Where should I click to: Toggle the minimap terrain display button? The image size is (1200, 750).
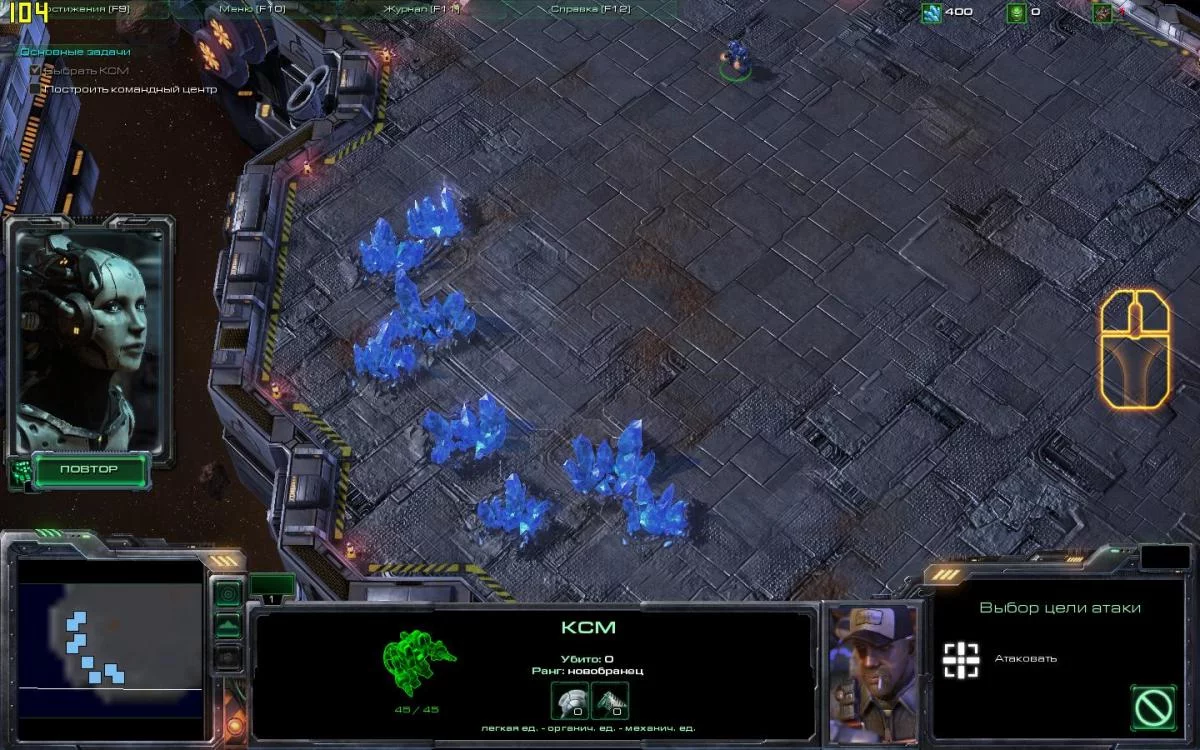tap(228, 626)
